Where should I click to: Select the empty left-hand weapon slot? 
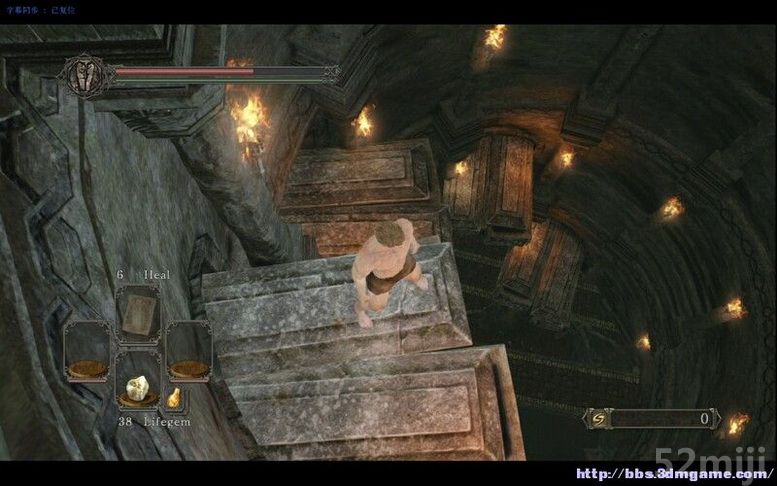(88, 351)
